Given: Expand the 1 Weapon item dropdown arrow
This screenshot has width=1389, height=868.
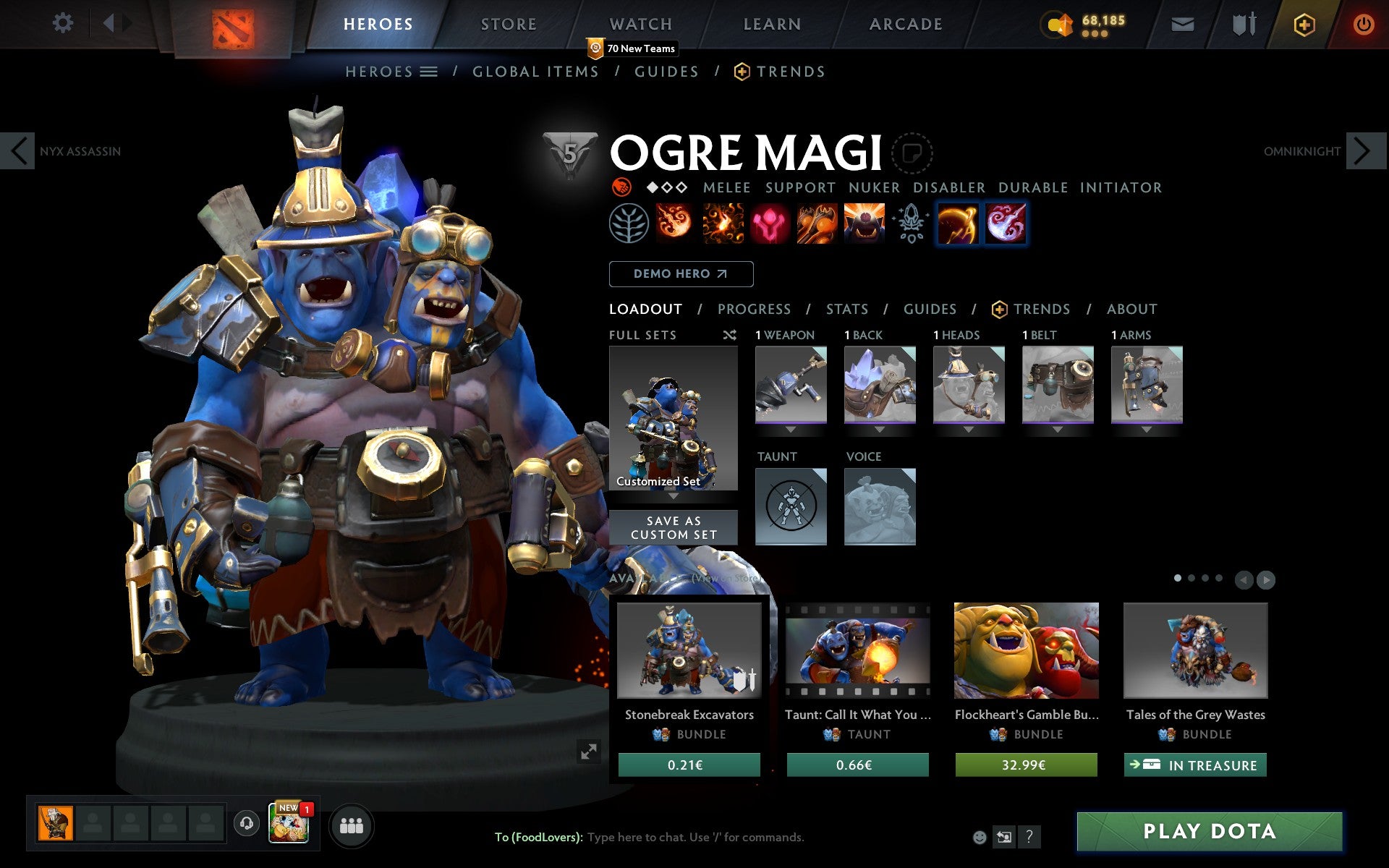Looking at the screenshot, I should point(791,427).
